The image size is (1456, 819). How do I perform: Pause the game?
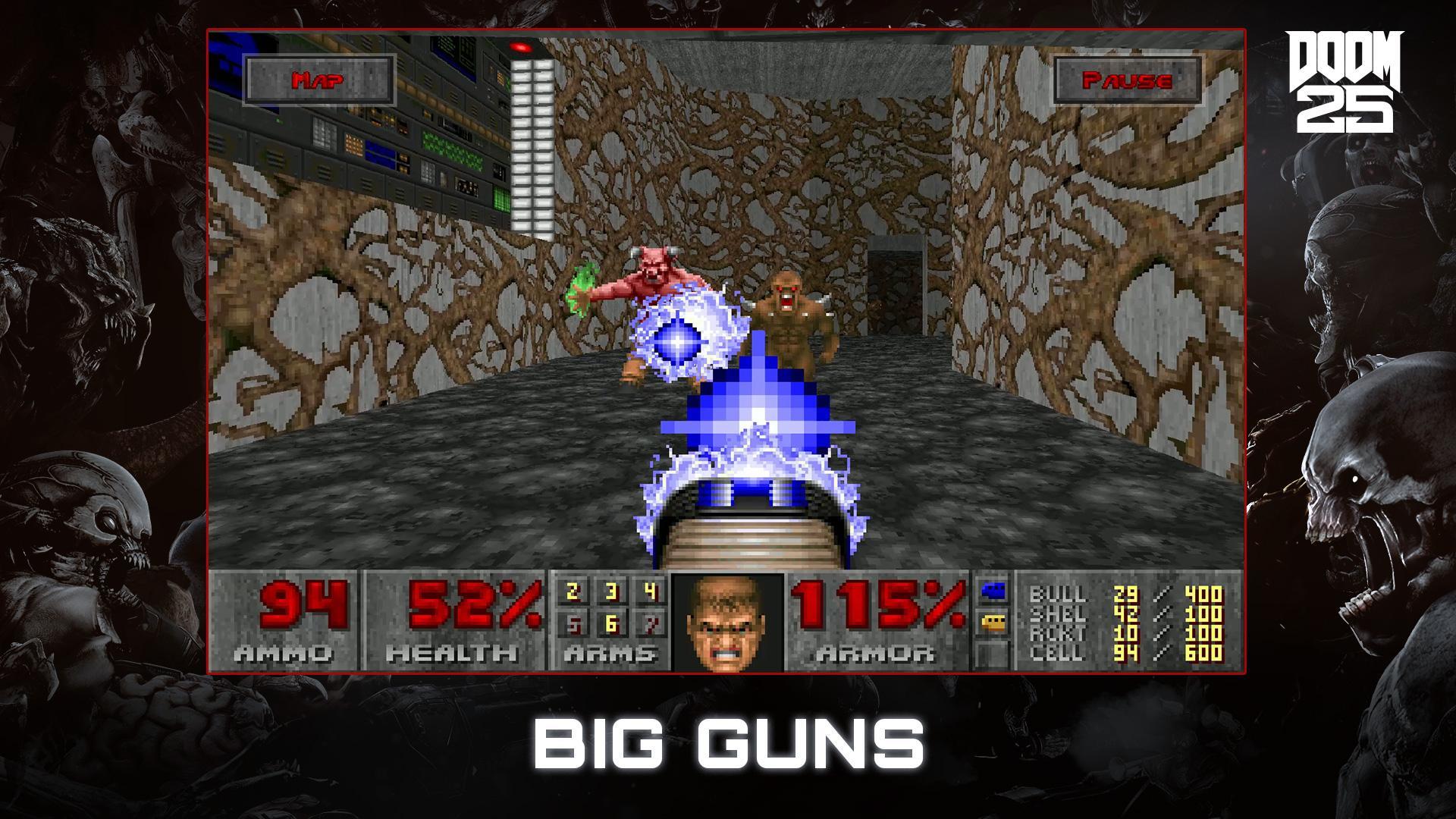click(1129, 78)
